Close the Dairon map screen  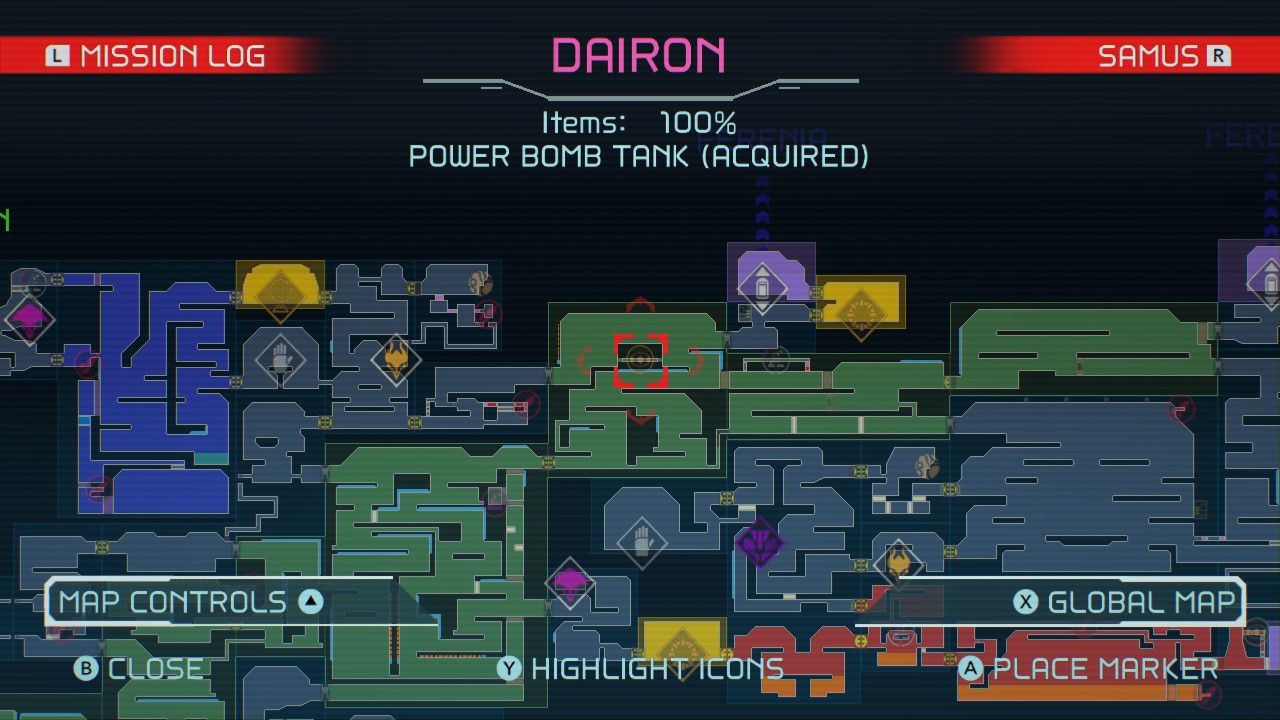pyautogui.click(x=140, y=669)
